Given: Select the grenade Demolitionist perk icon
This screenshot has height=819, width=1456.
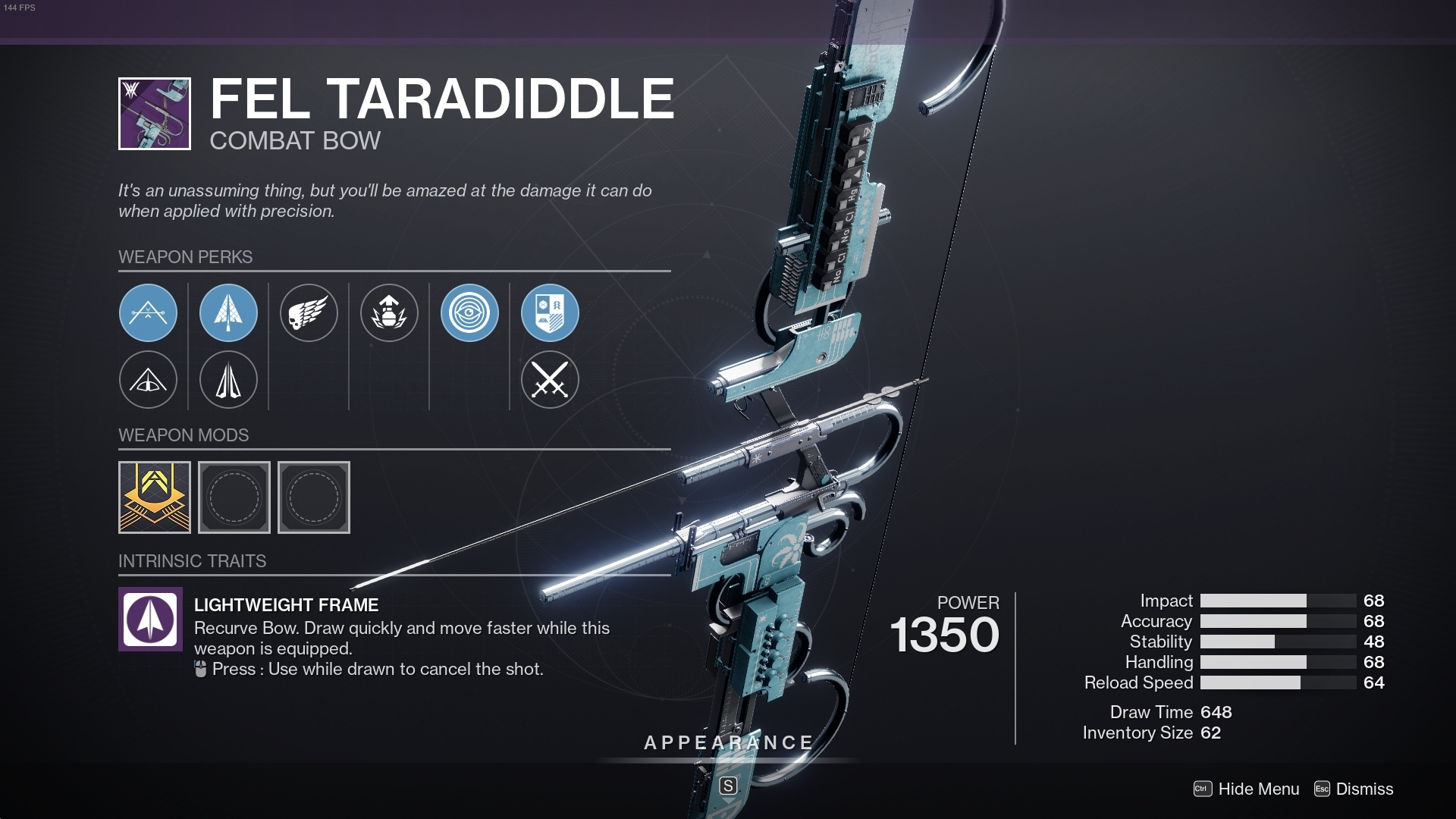Looking at the screenshot, I should pos(389,312).
